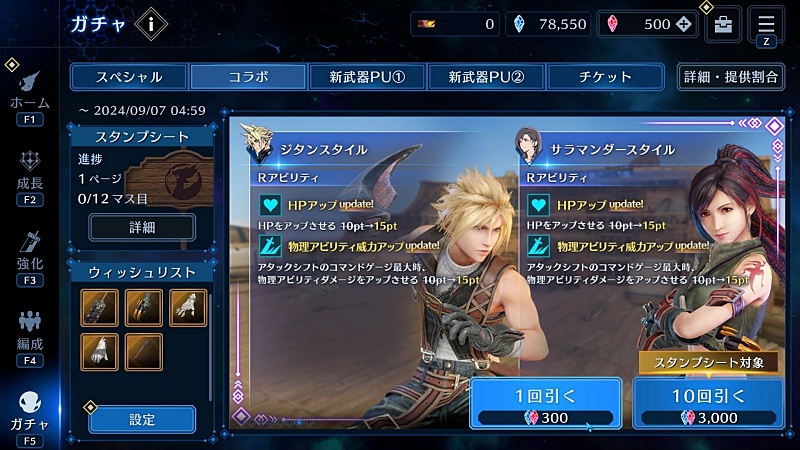Click the gacha info icon
Screen dimensions: 800x450
point(150,25)
